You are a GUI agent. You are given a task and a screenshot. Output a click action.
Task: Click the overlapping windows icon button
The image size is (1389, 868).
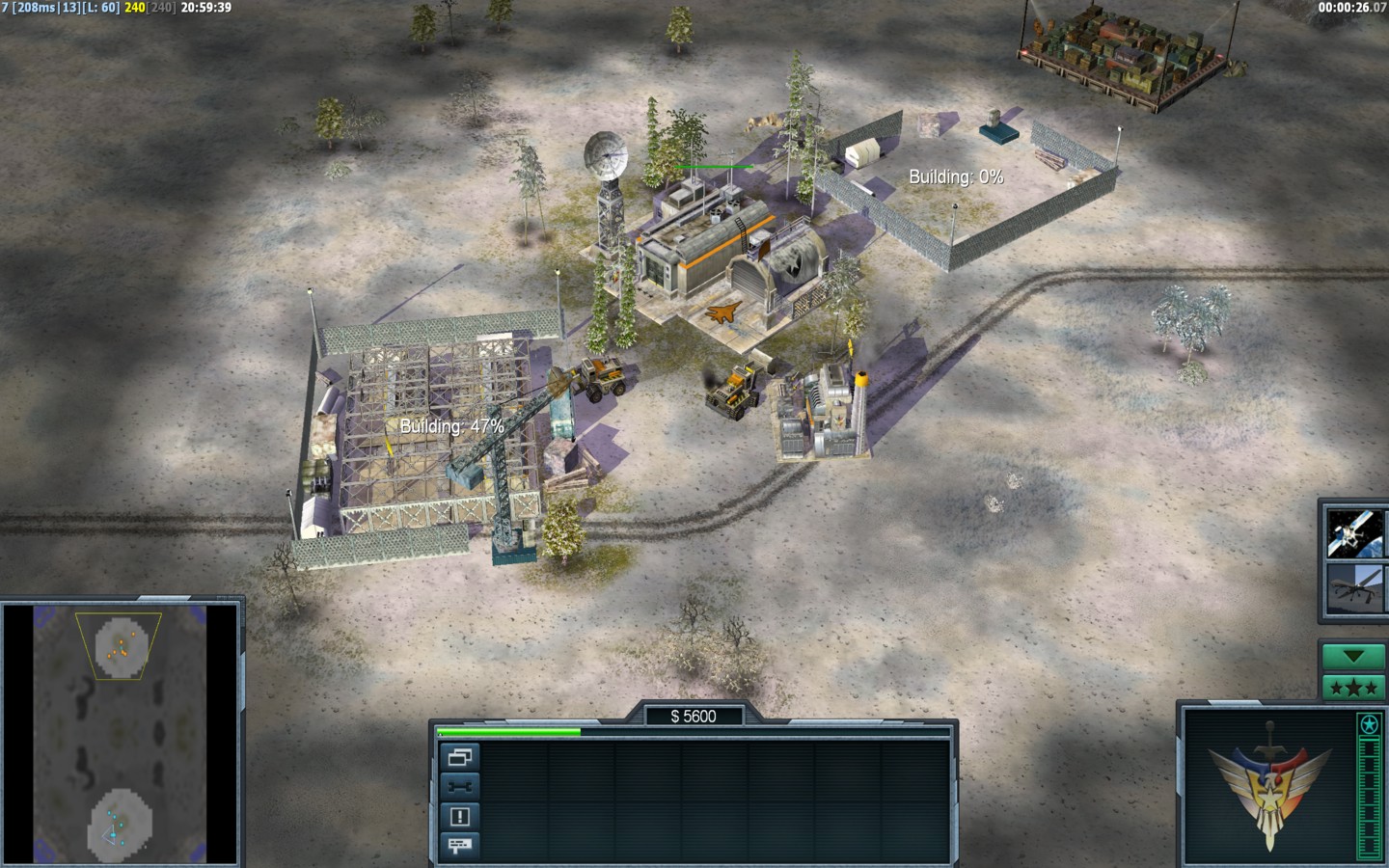[460, 757]
